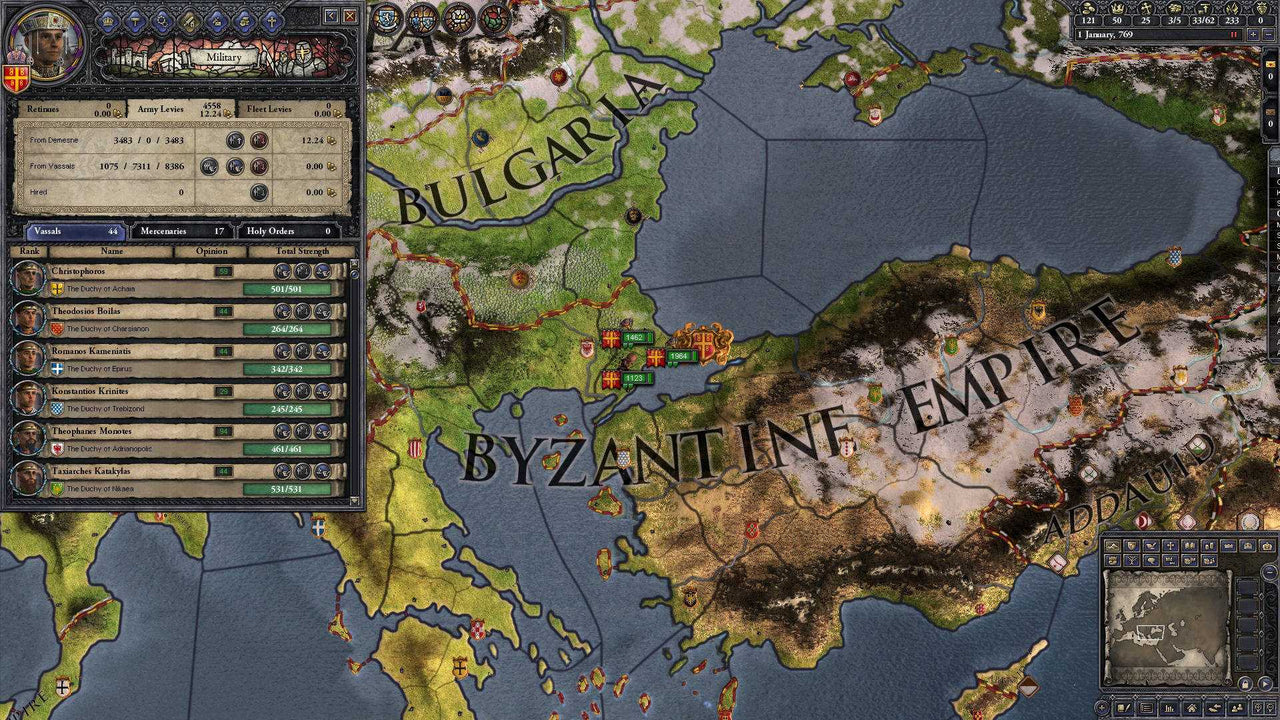This screenshot has width=1280, height=720.
Task: Toggle the minimap lock icon
Action: point(1245,682)
